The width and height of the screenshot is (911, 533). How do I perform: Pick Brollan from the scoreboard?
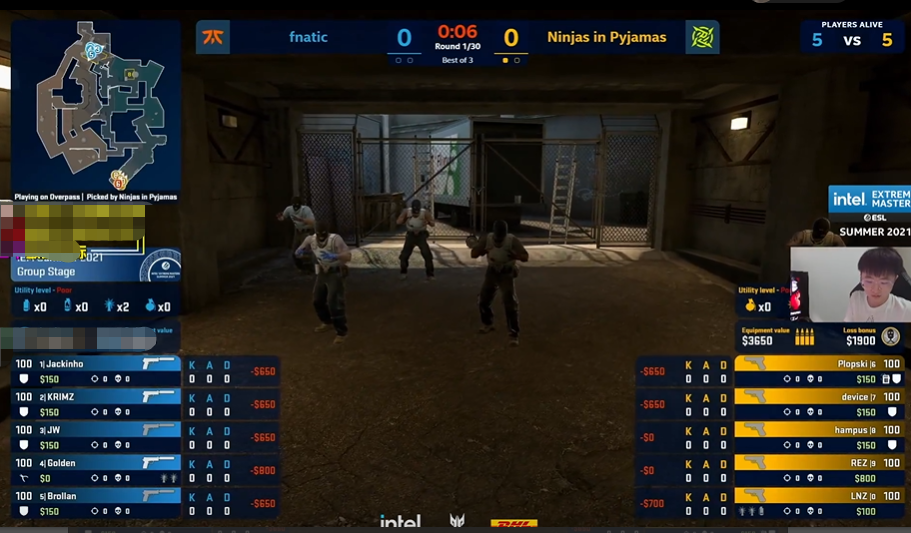tap(96, 503)
